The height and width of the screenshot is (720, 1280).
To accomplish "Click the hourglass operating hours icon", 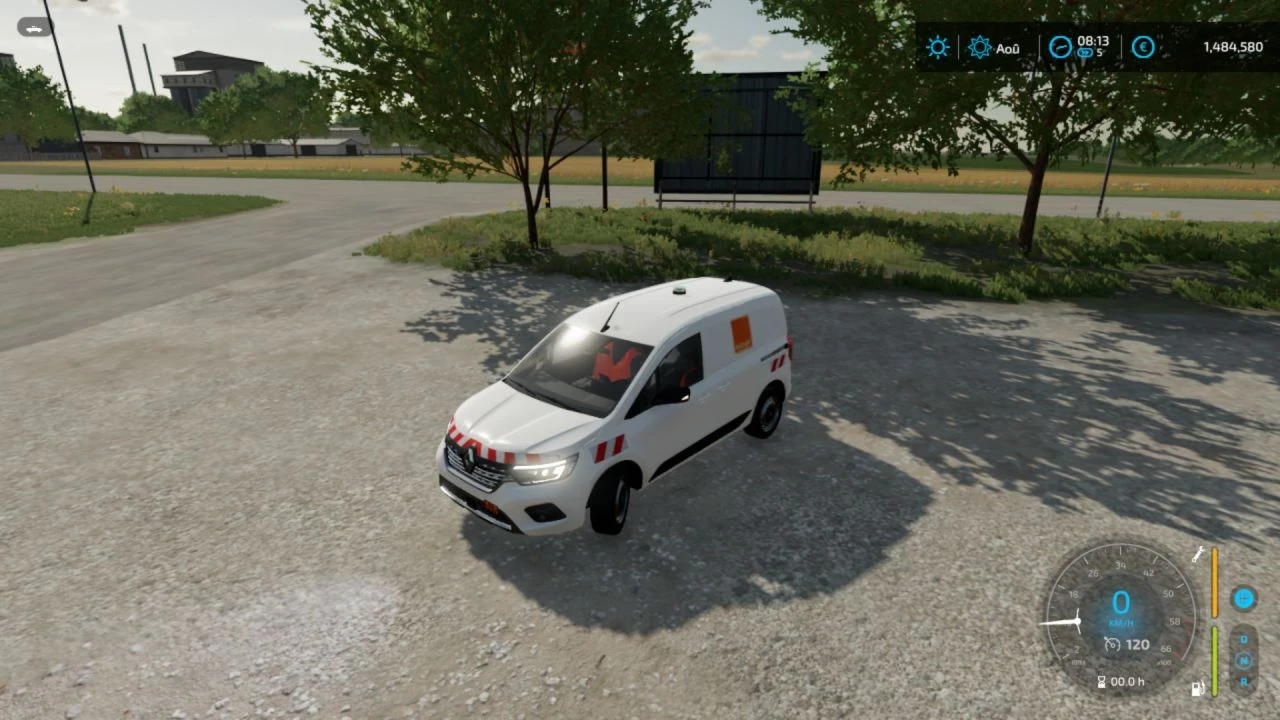I will click(1101, 681).
